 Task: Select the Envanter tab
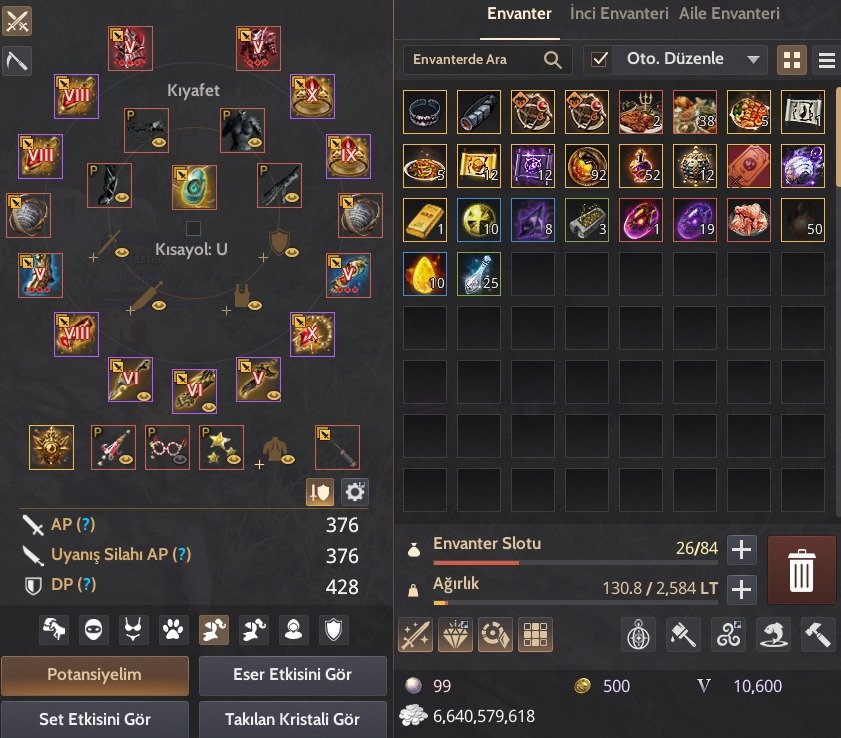pos(519,14)
